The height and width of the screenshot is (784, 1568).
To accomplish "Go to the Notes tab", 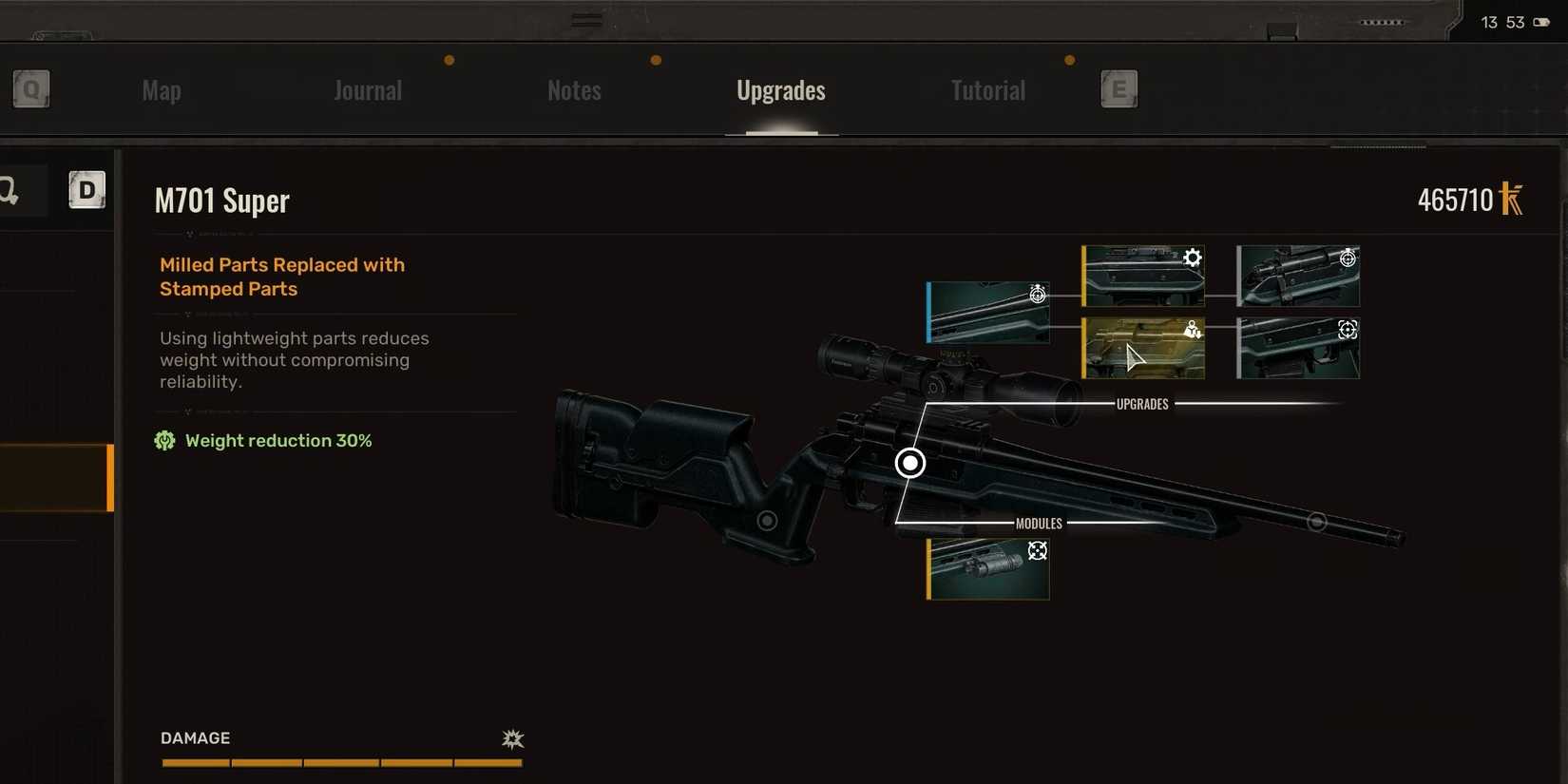I will coord(574,90).
